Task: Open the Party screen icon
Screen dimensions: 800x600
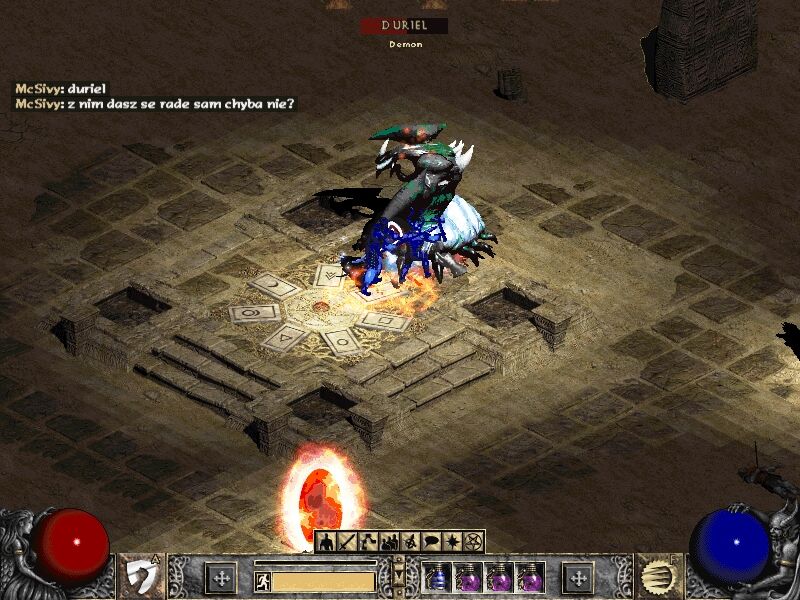Action: pos(390,542)
